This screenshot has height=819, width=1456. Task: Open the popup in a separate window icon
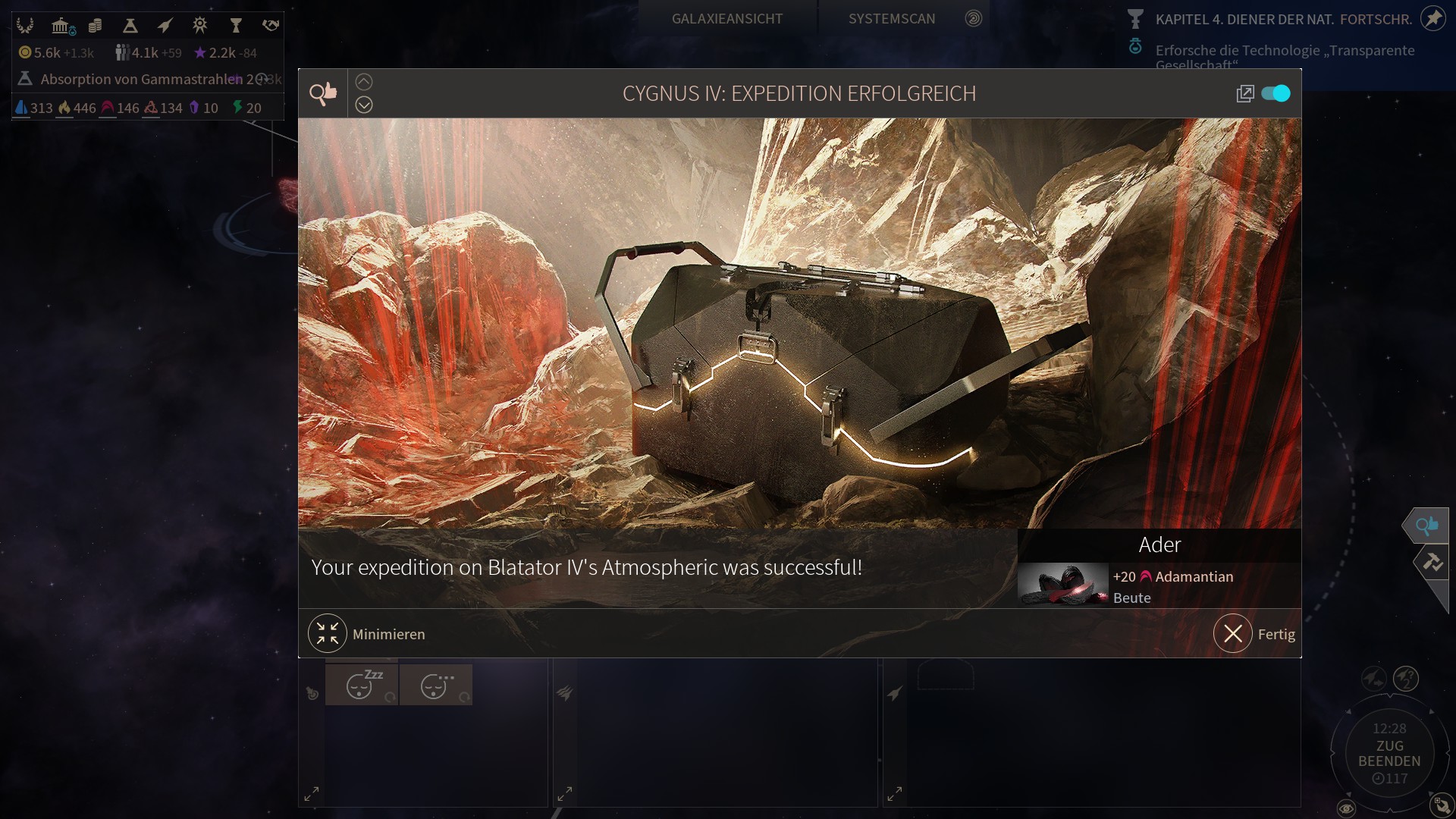point(1244,93)
